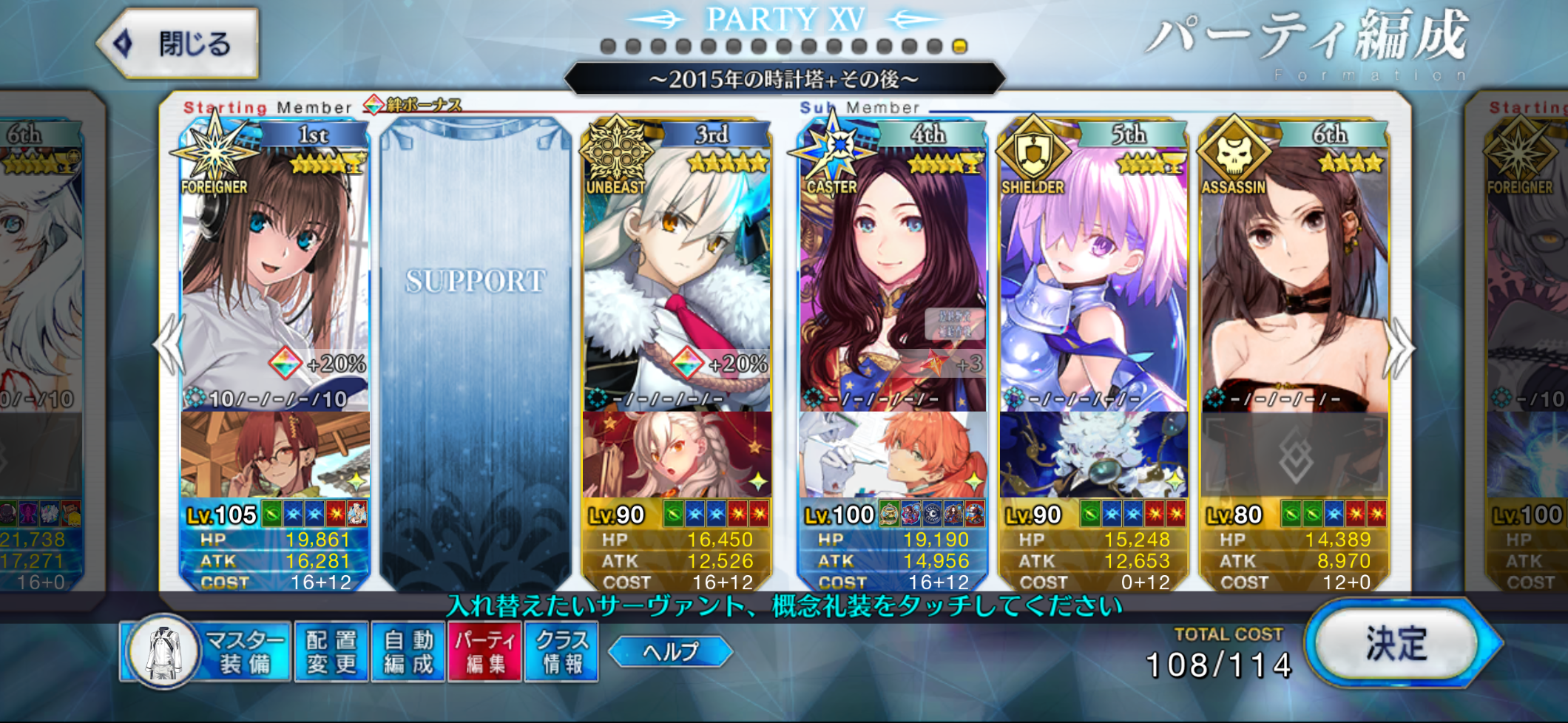Confirm the party with the 決定 button
This screenshot has height=723, width=1568.
point(1397,643)
